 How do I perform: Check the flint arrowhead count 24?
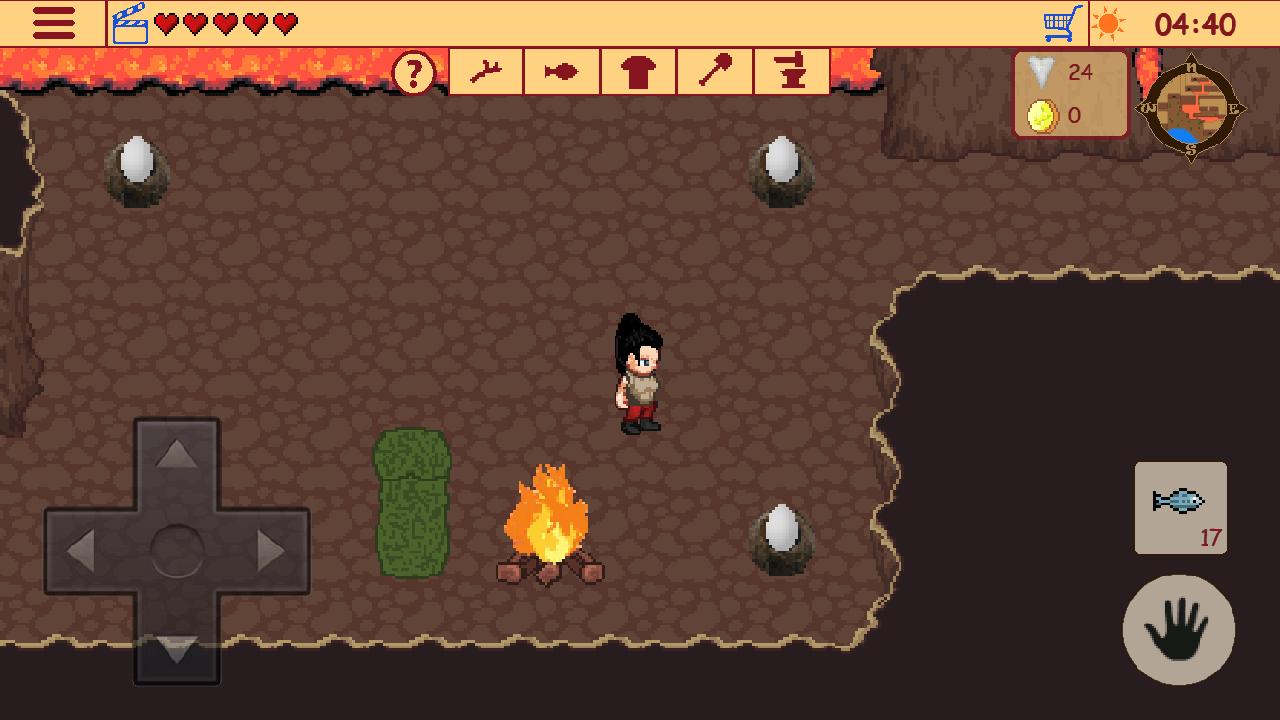(1060, 72)
